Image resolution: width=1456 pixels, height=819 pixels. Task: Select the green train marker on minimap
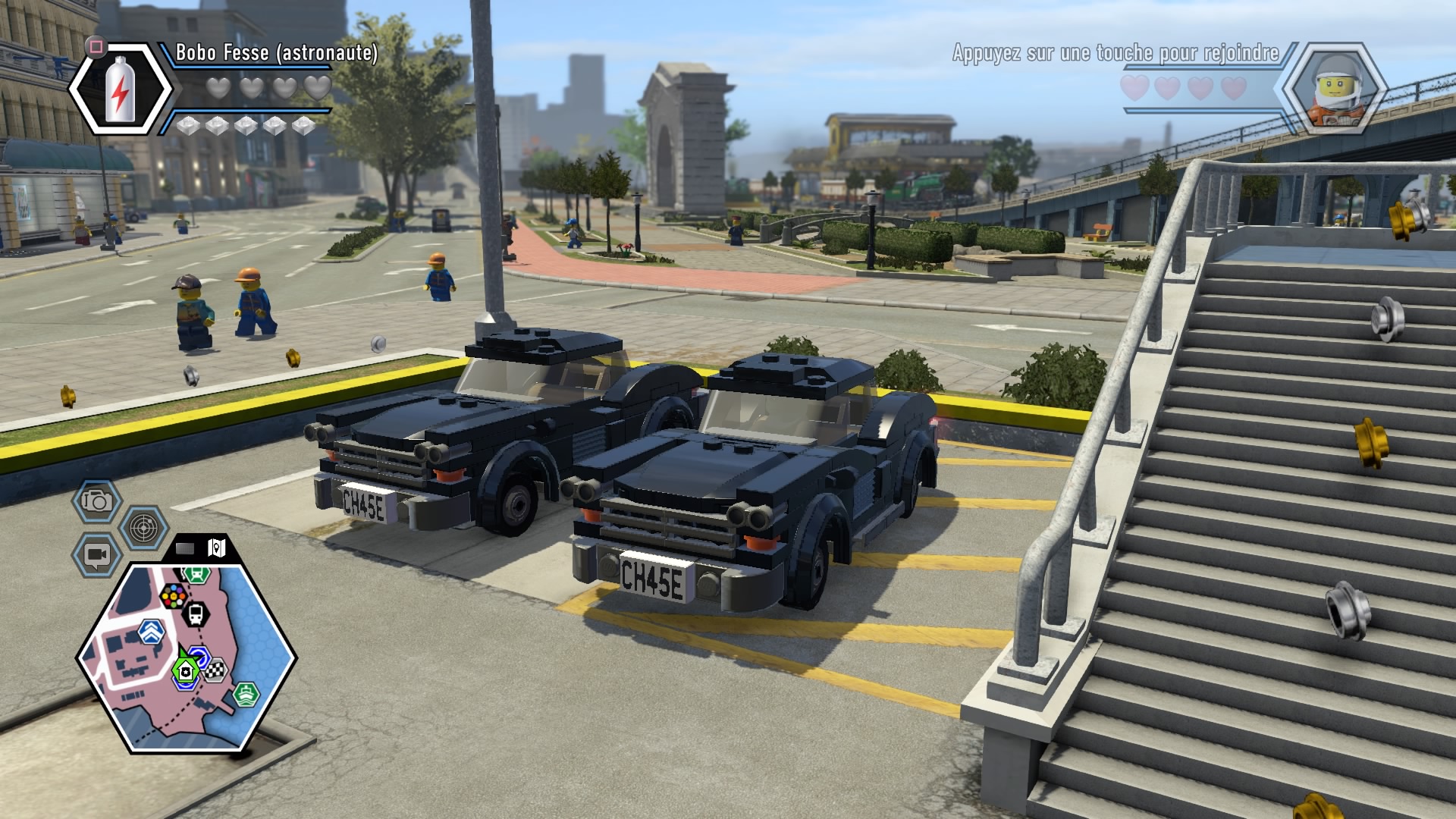coord(196,574)
